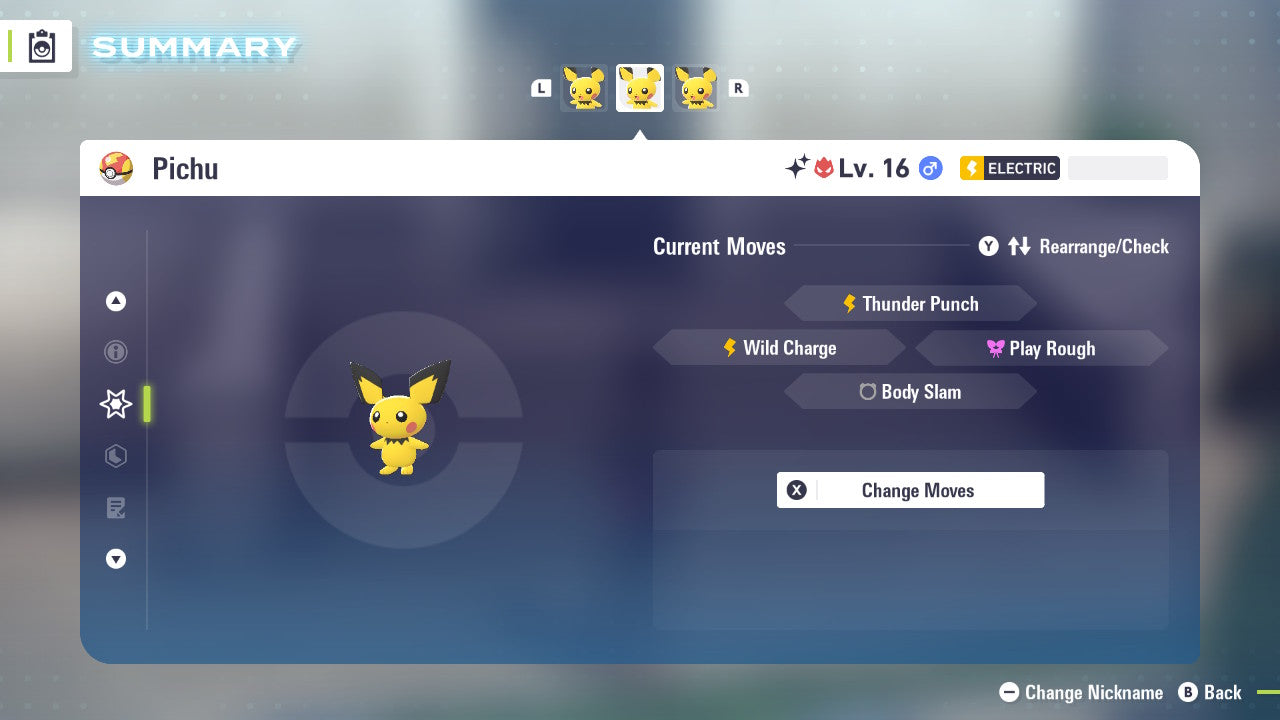Click the Summary clipboard icon top left
Viewport: 1280px width, 720px height.
38,46
